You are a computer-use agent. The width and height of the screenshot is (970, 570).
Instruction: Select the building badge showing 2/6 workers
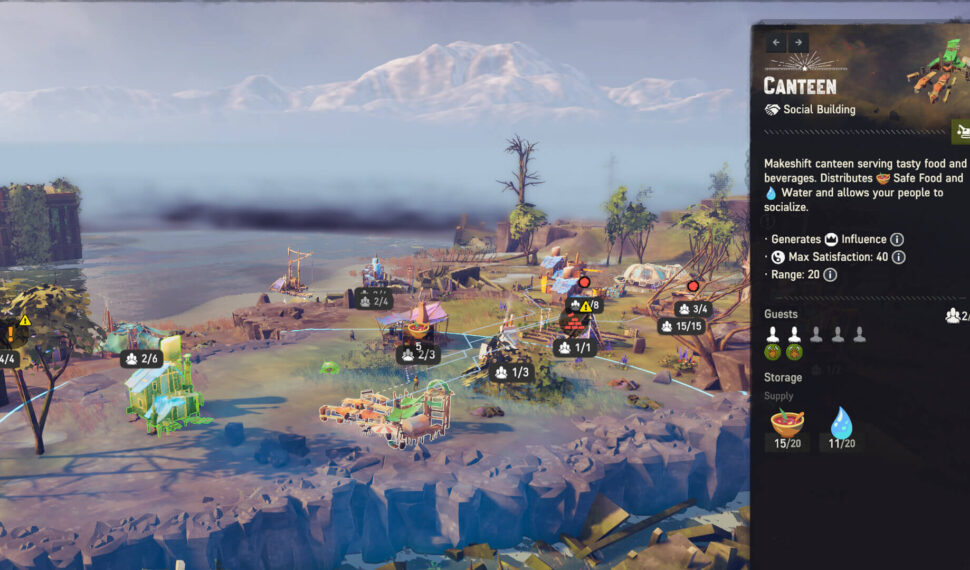tap(142, 358)
